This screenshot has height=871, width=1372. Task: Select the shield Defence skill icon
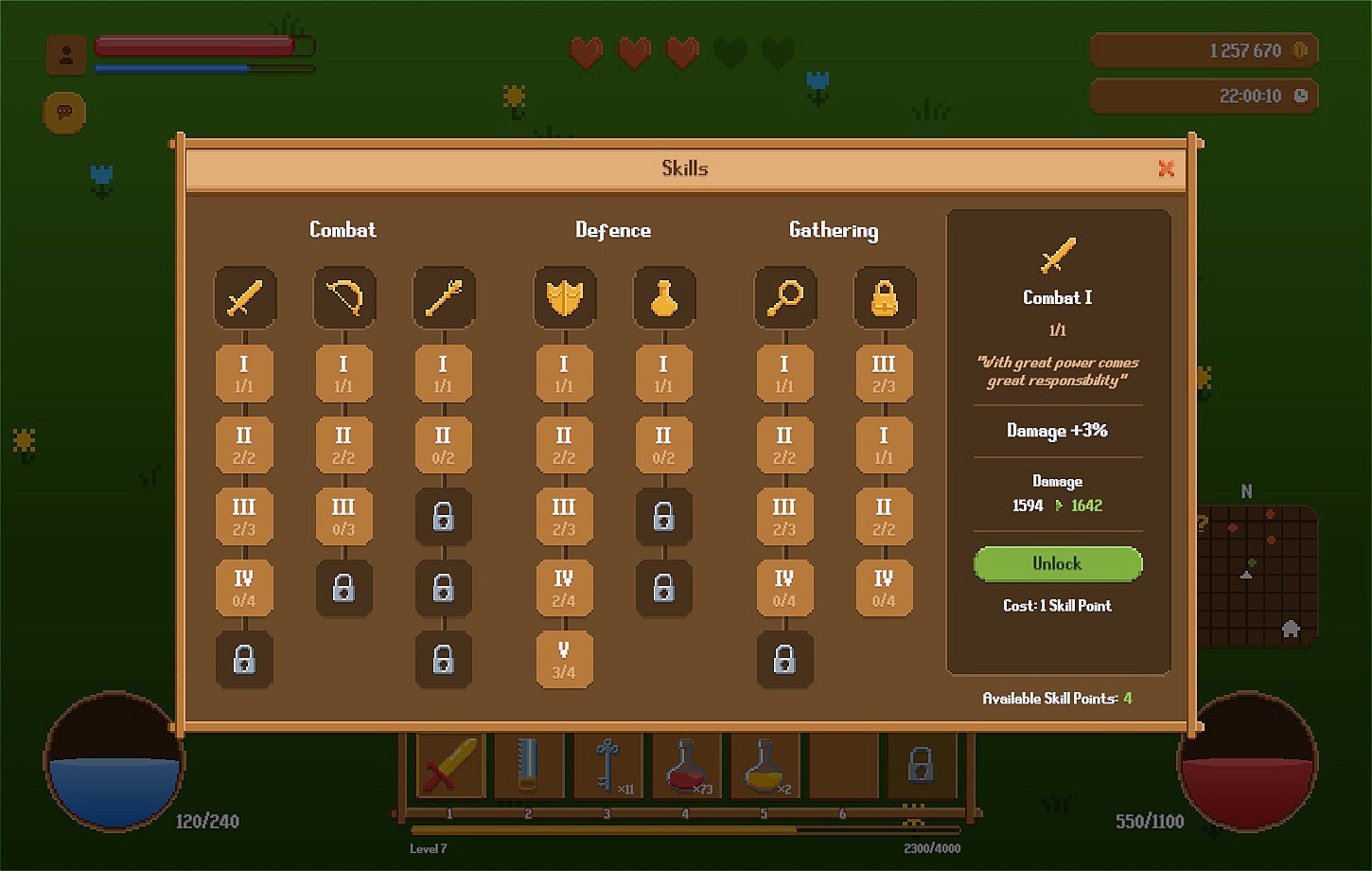click(564, 297)
